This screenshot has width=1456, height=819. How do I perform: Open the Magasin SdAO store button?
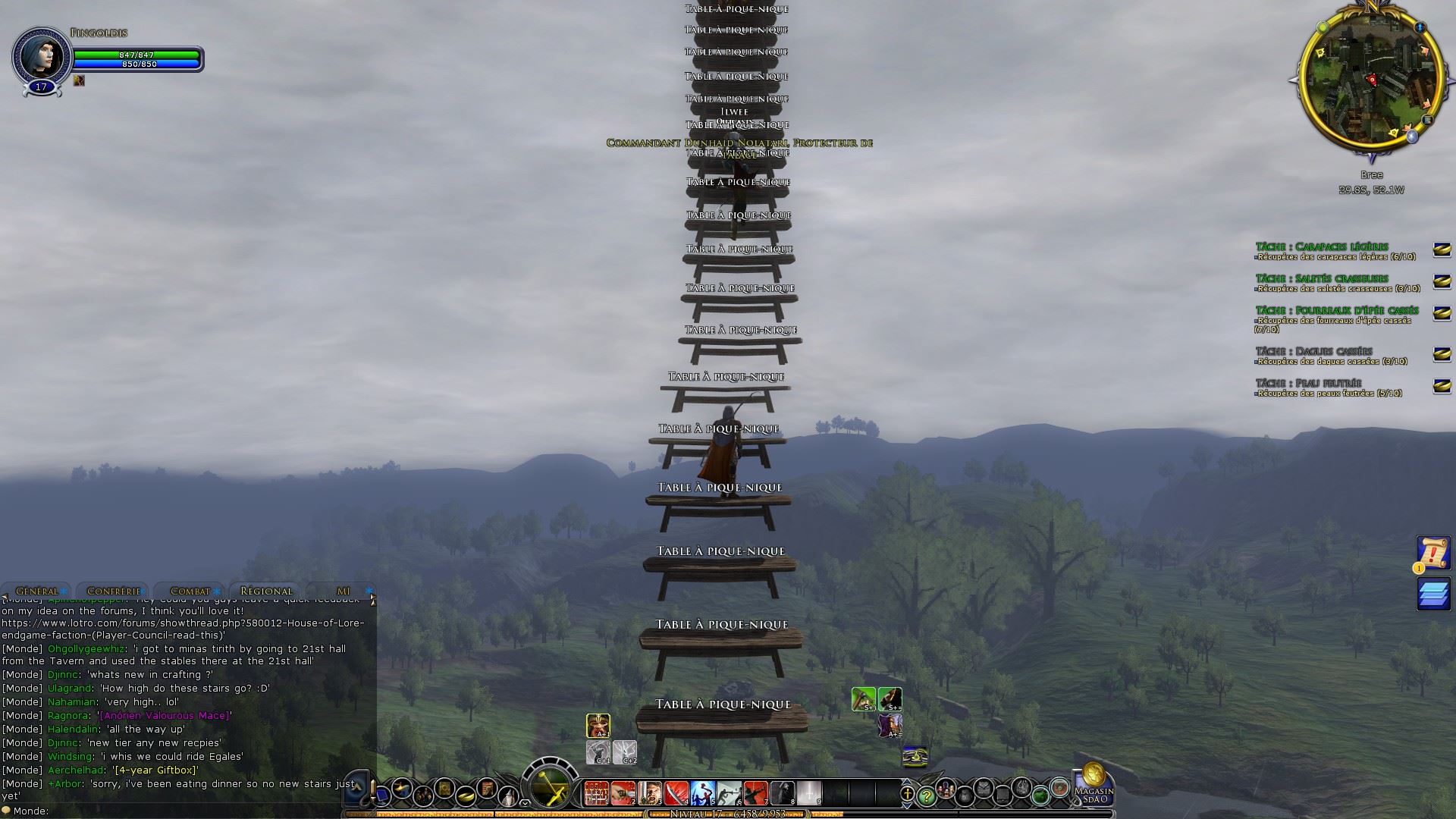(1094, 784)
